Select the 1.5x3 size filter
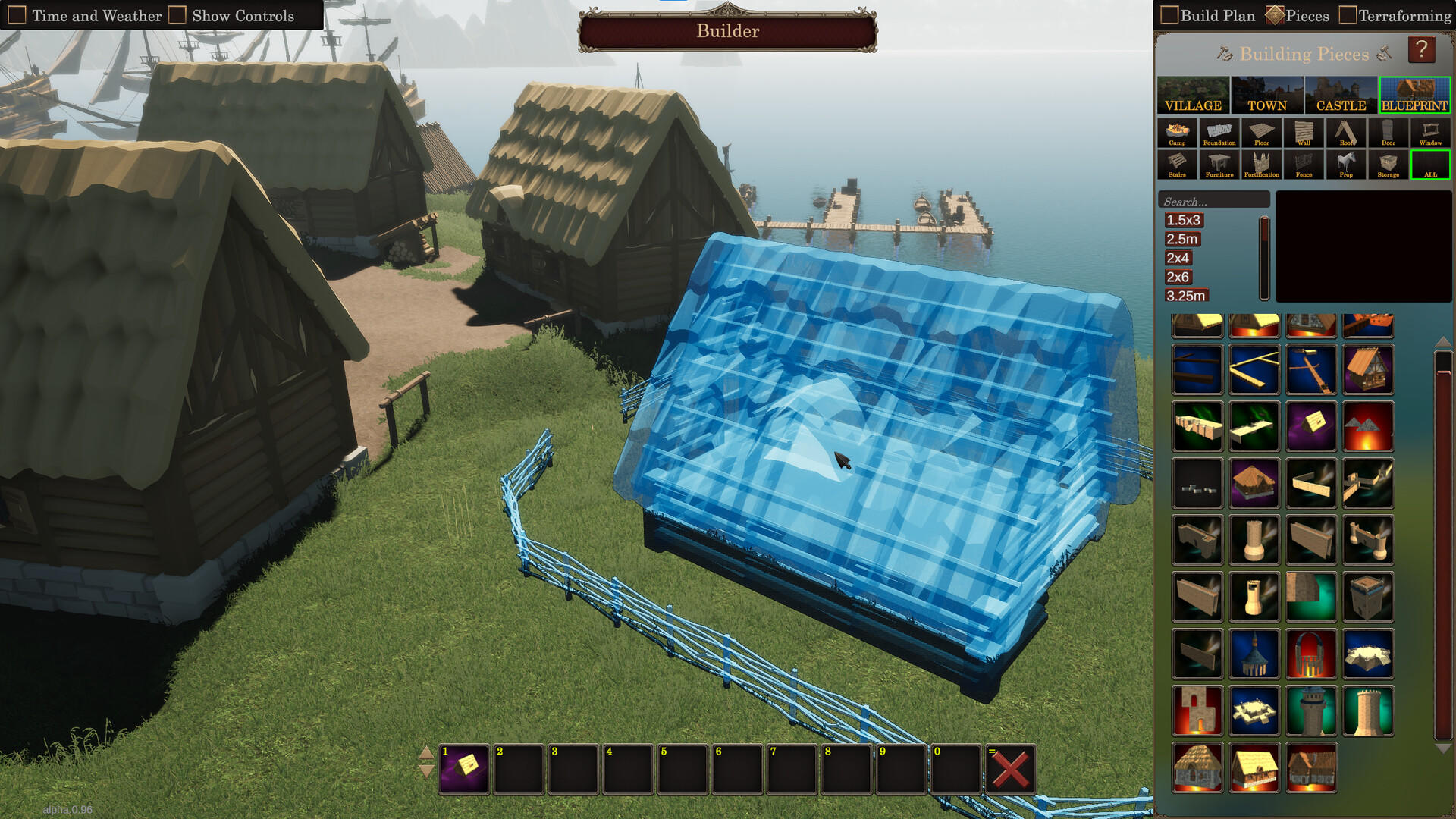This screenshot has width=1456, height=819. (x=1184, y=220)
